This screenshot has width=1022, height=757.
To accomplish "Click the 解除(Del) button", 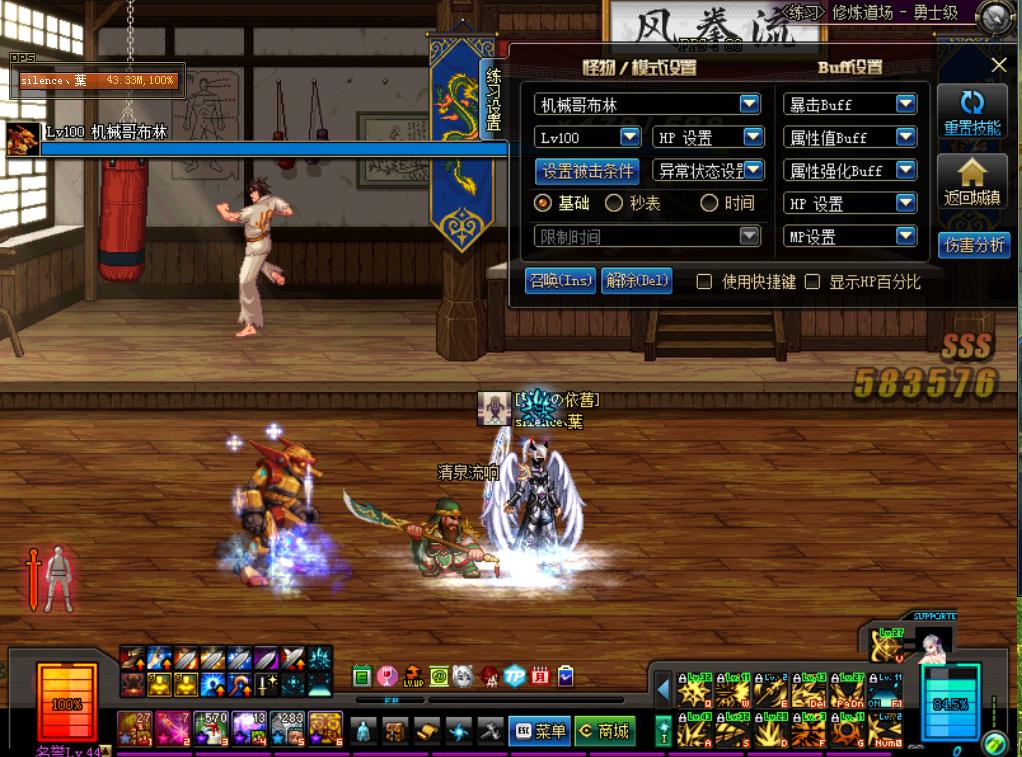I will [637, 281].
